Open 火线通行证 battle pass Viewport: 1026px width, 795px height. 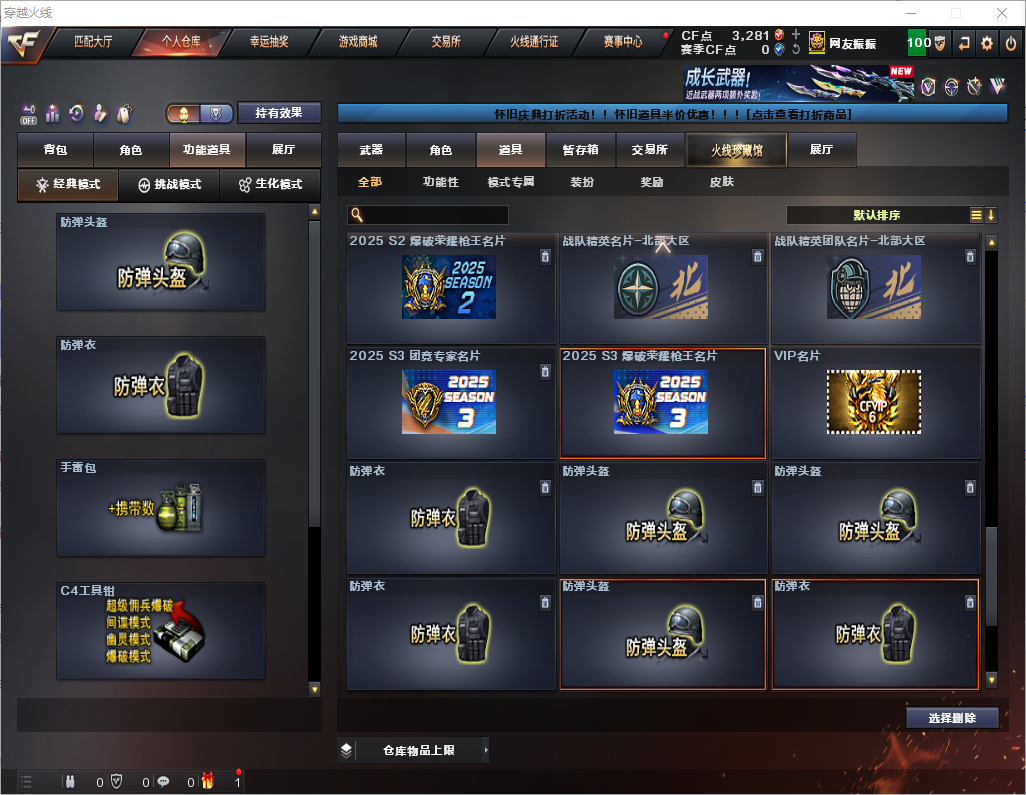coord(534,42)
